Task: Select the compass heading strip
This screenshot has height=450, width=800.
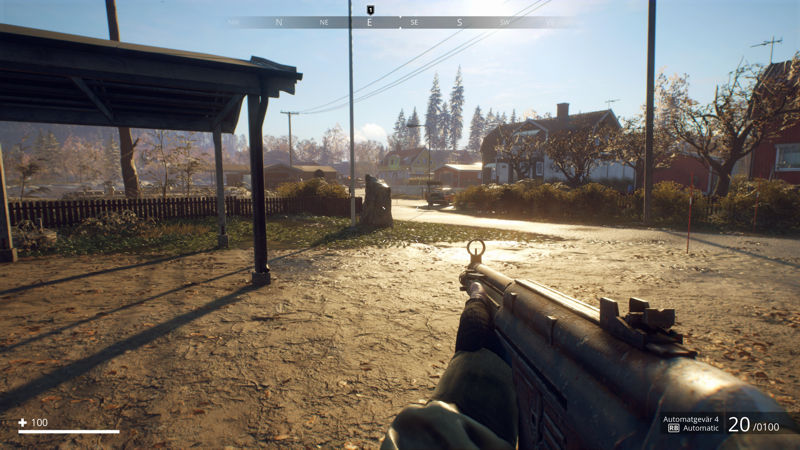Action: 400,22
